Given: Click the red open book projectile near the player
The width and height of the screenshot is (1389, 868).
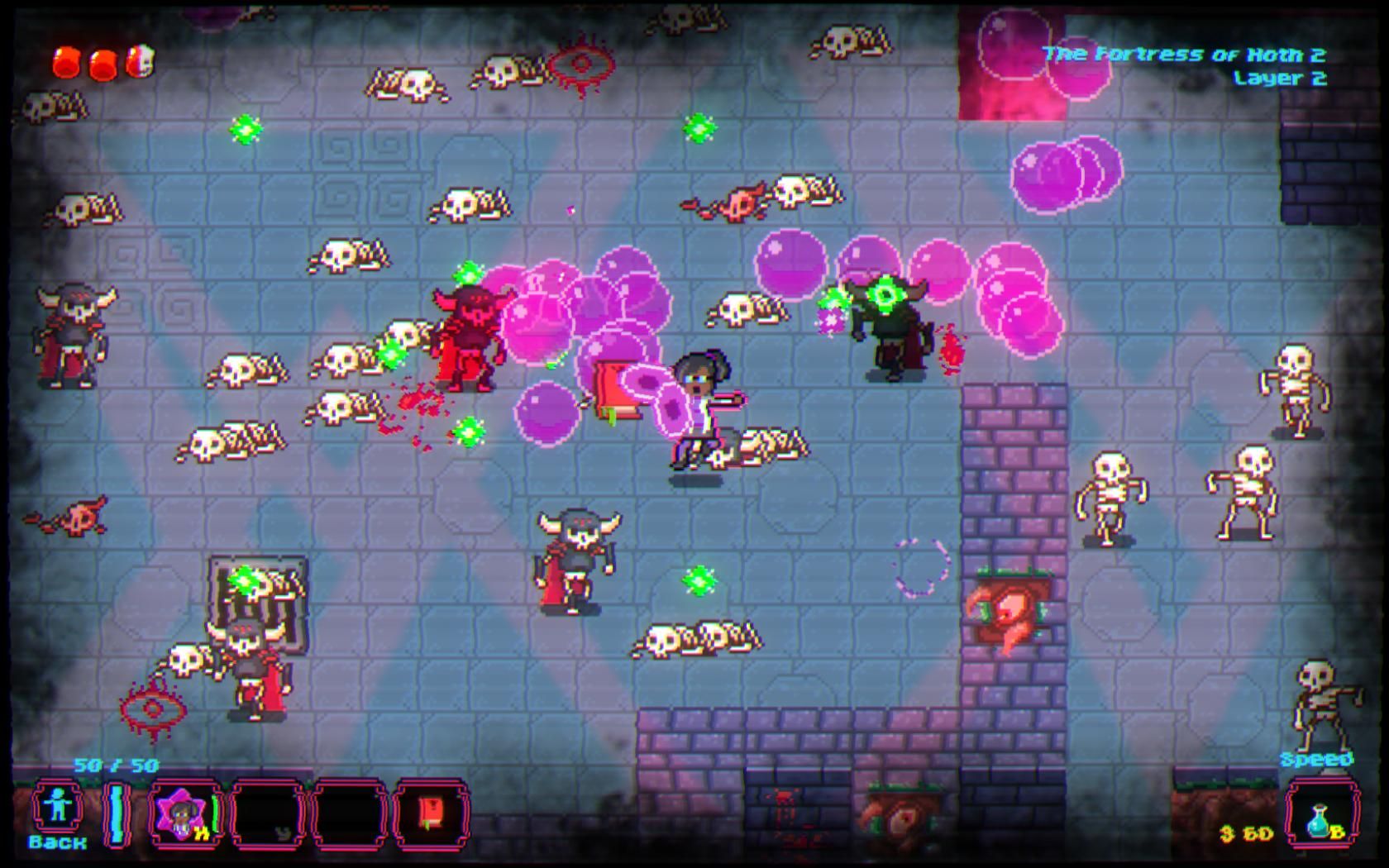Looking at the screenshot, I should point(616,389).
